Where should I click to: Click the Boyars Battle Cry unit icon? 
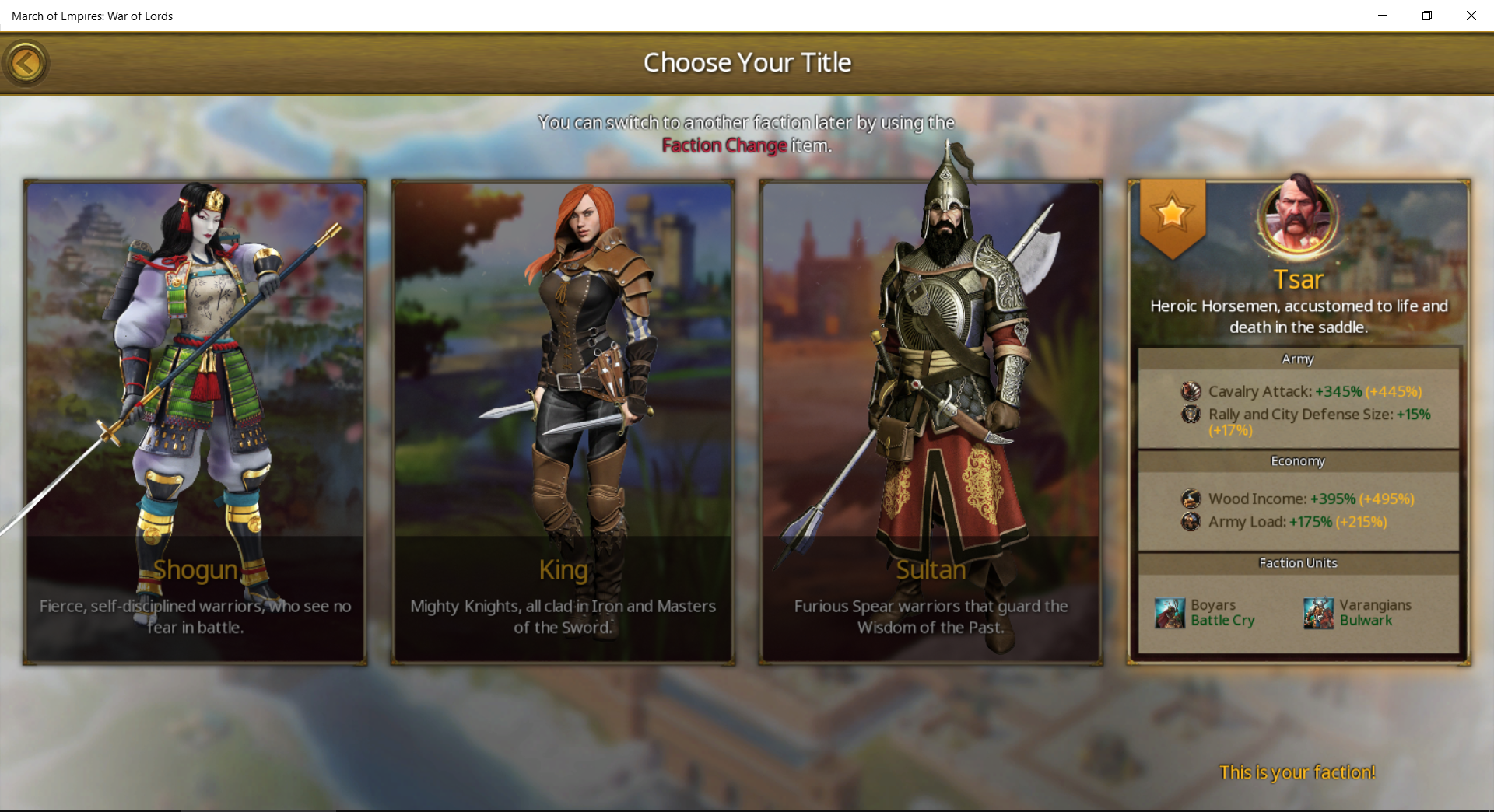pyautogui.click(x=1170, y=613)
